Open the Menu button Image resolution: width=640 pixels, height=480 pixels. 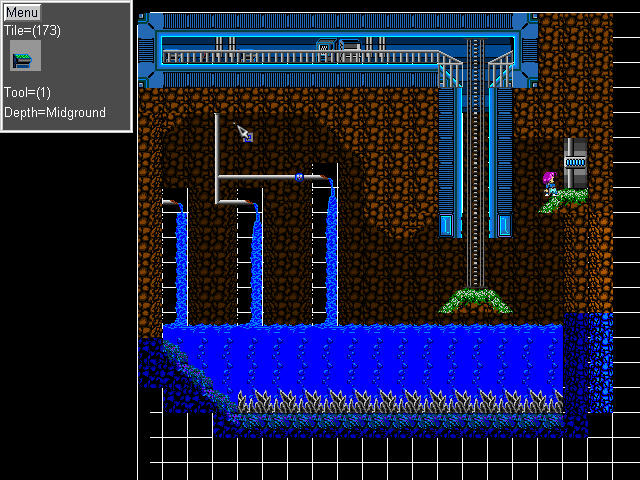(22, 13)
